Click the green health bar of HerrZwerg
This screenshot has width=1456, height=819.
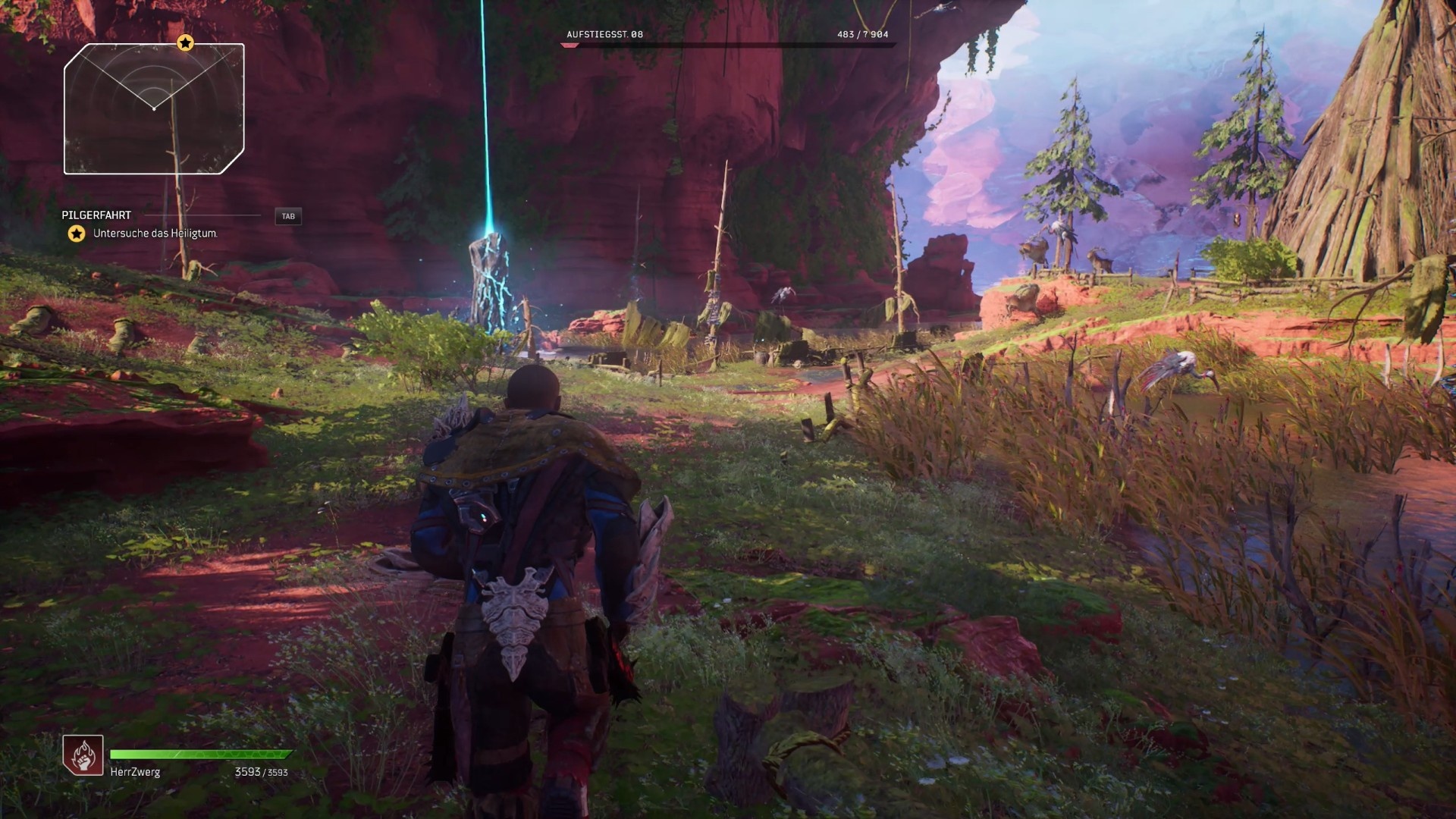201,755
